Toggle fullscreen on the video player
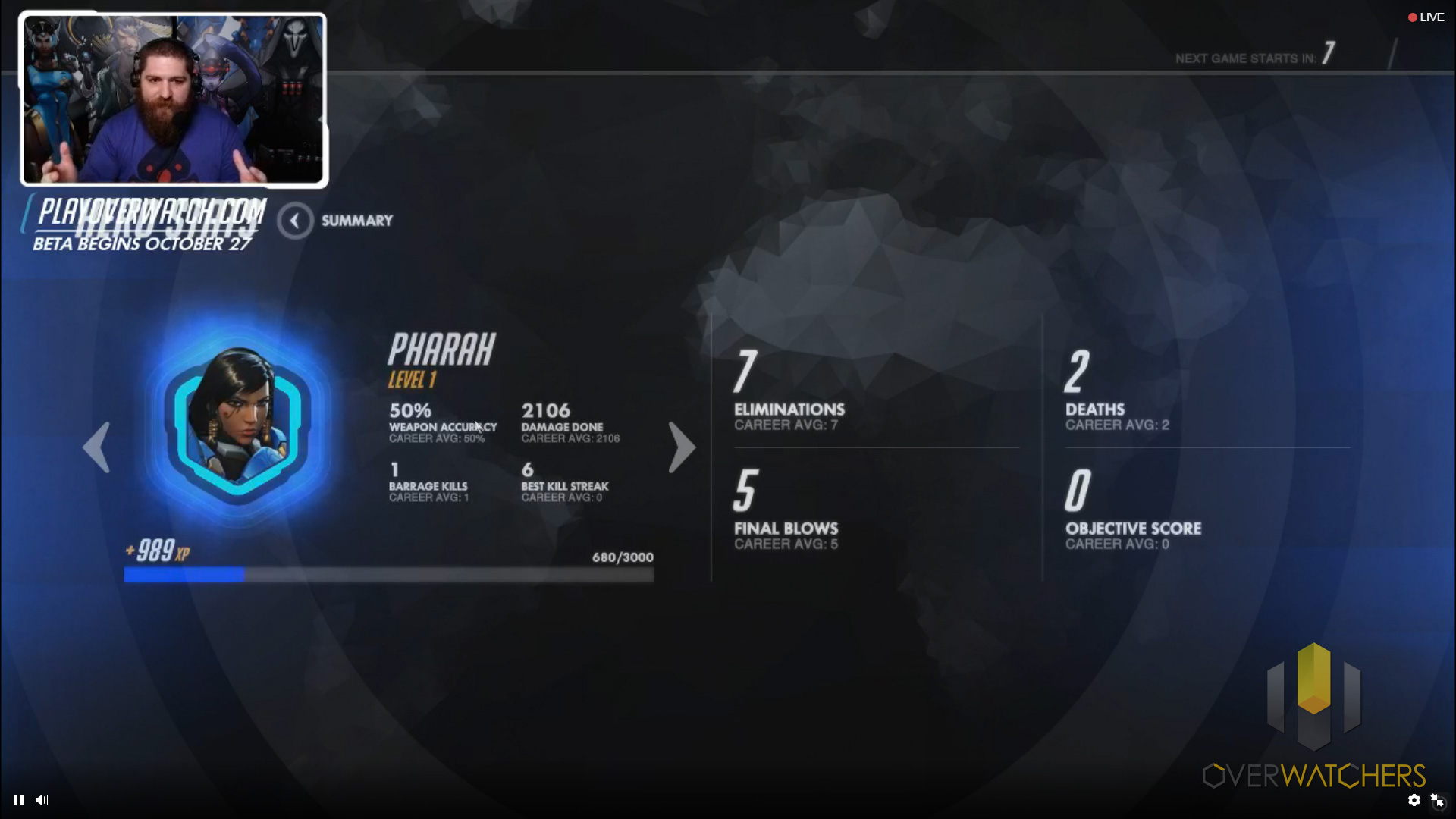Screen dimensions: 1456x819 point(1437,800)
